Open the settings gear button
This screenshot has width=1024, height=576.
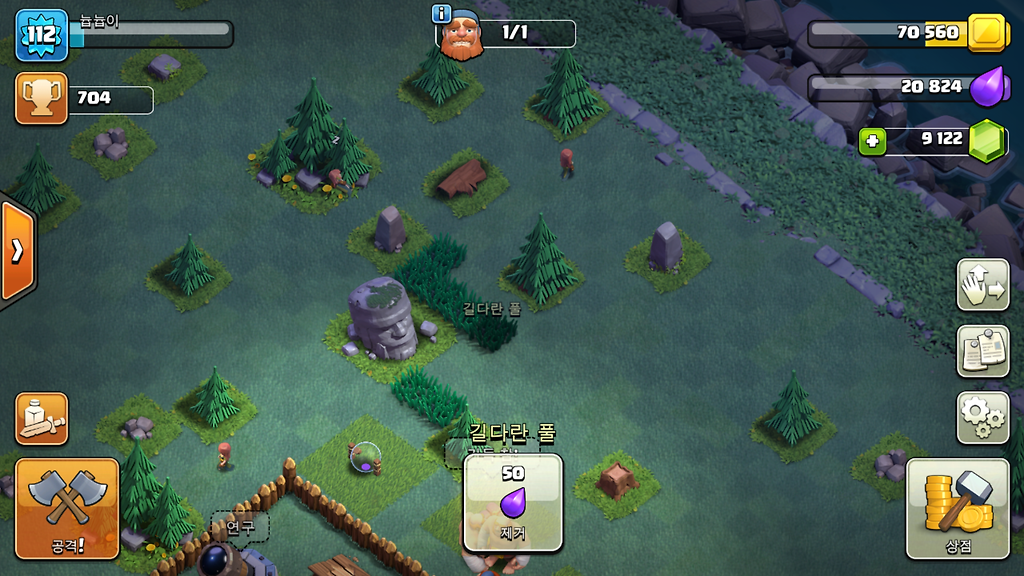click(982, 417)
